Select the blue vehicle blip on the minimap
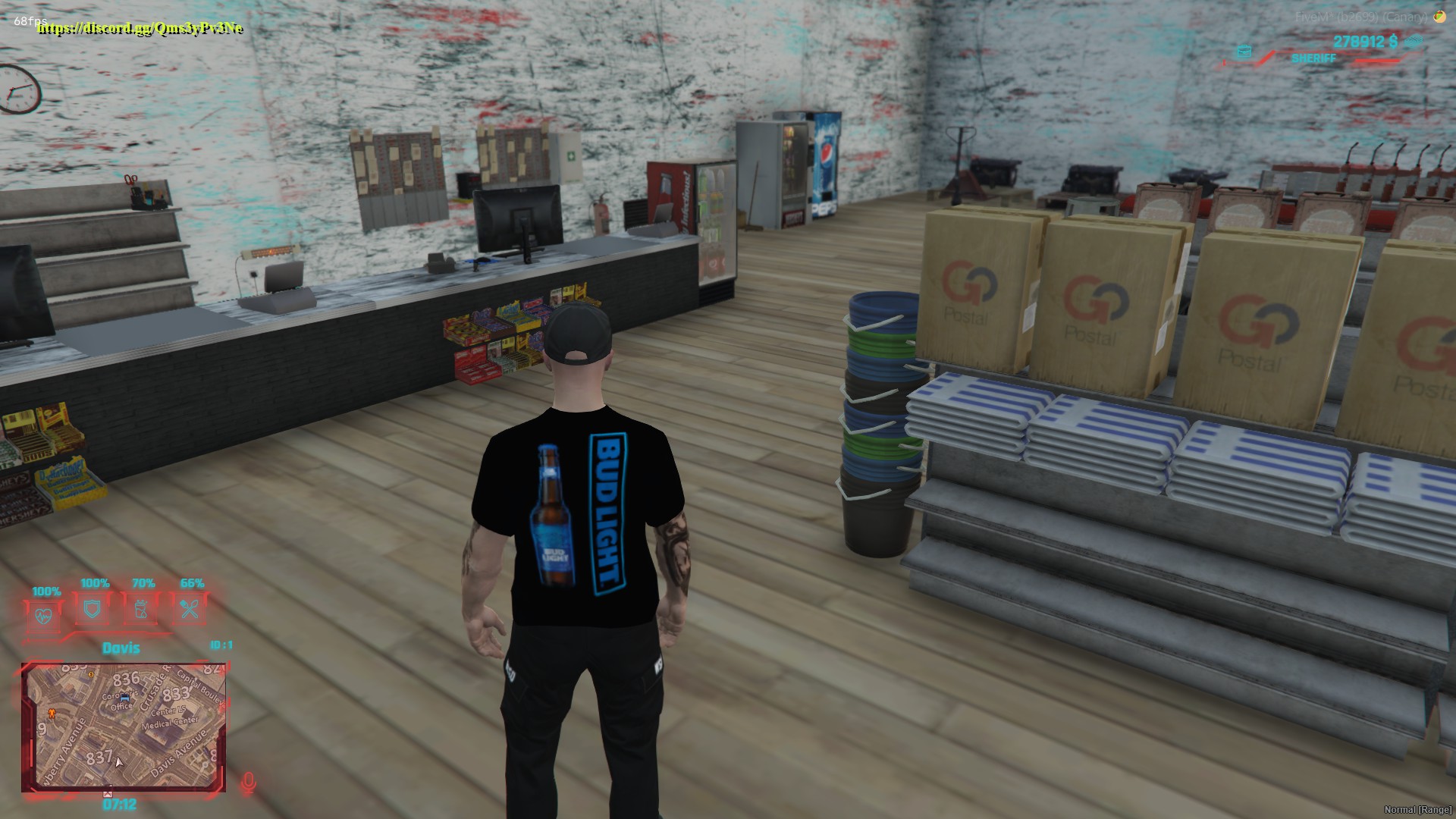Viewport: 1456px width, 819px height. point(125,698)
